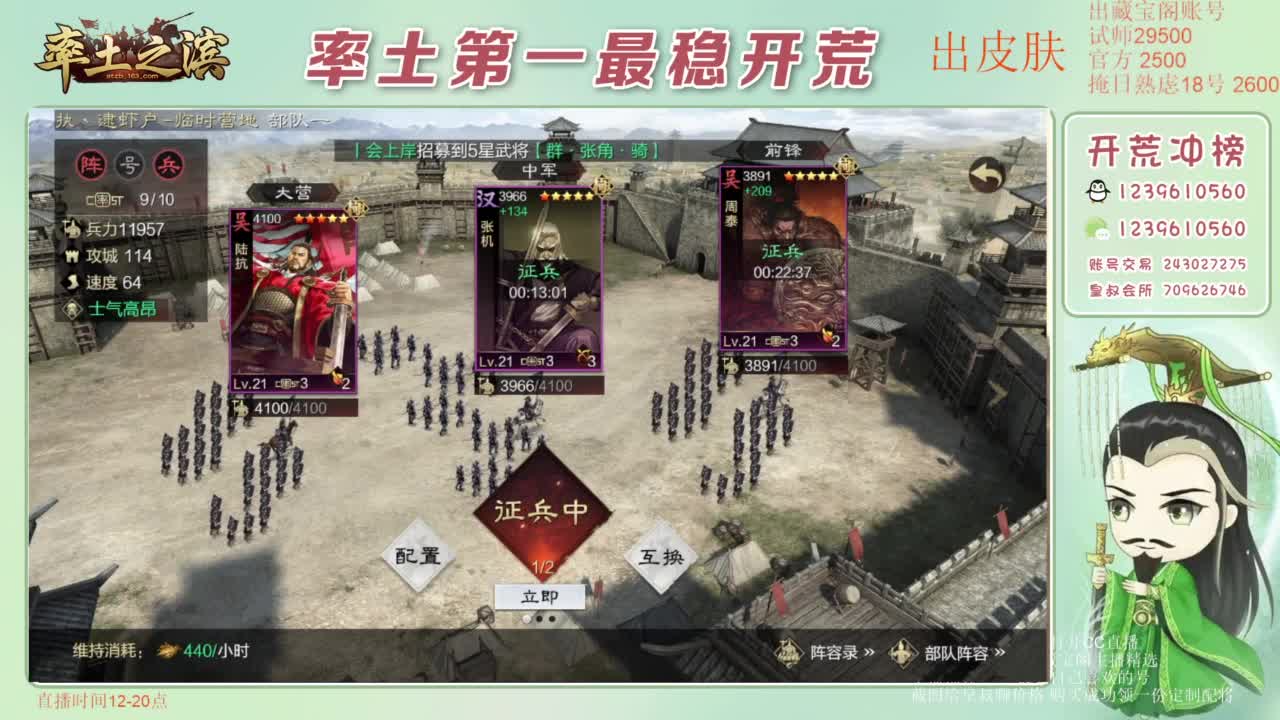
Task: Toggle the 阵 formation display option
Action: pyautogui.click(x=91, y=164)
